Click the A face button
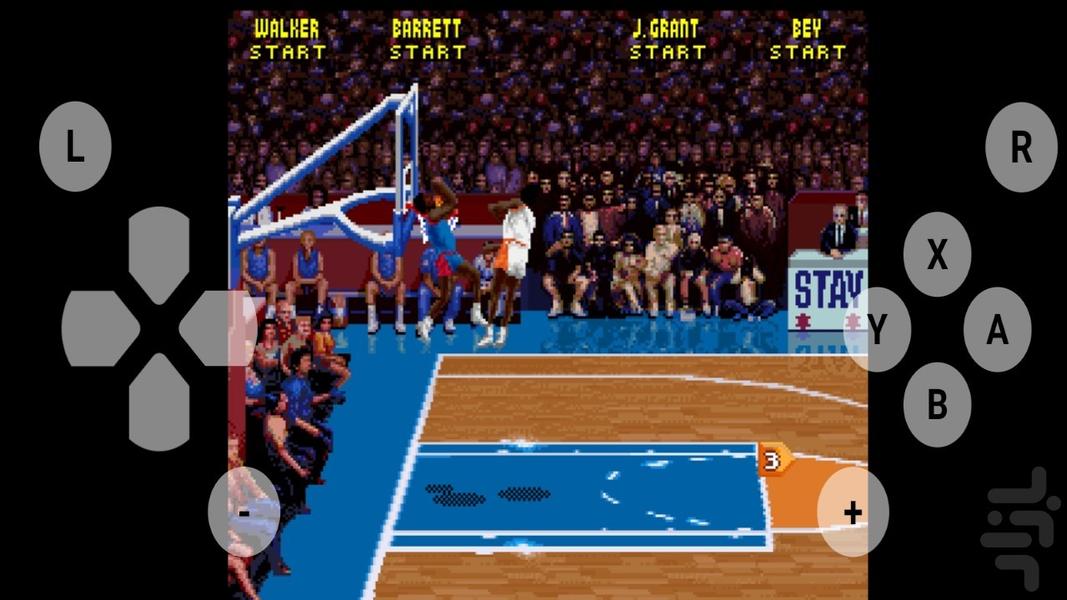This screenshot has height=600, width=1067. coord(997,329)
